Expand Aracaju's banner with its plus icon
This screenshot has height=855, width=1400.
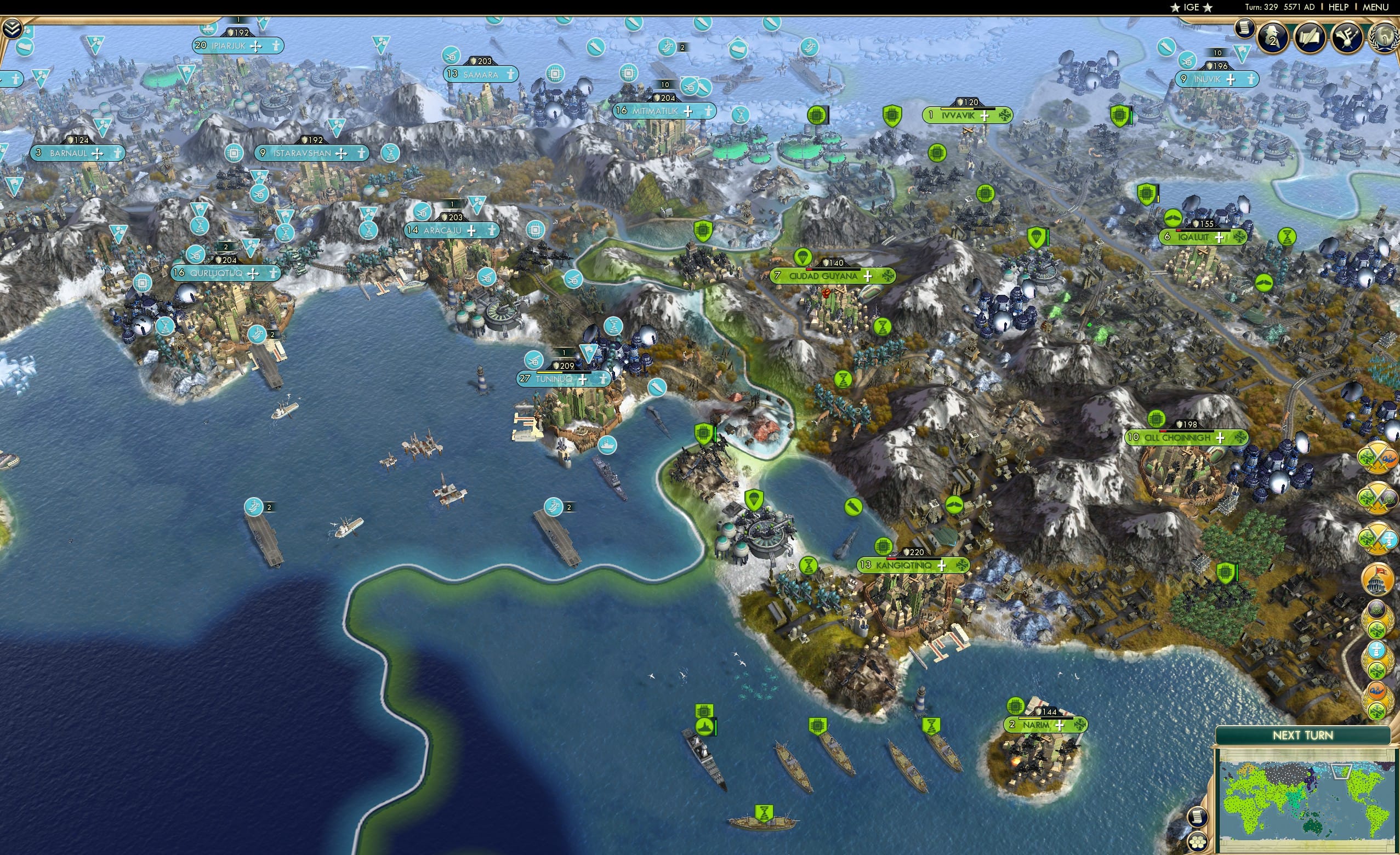click(x=471, y=230)
